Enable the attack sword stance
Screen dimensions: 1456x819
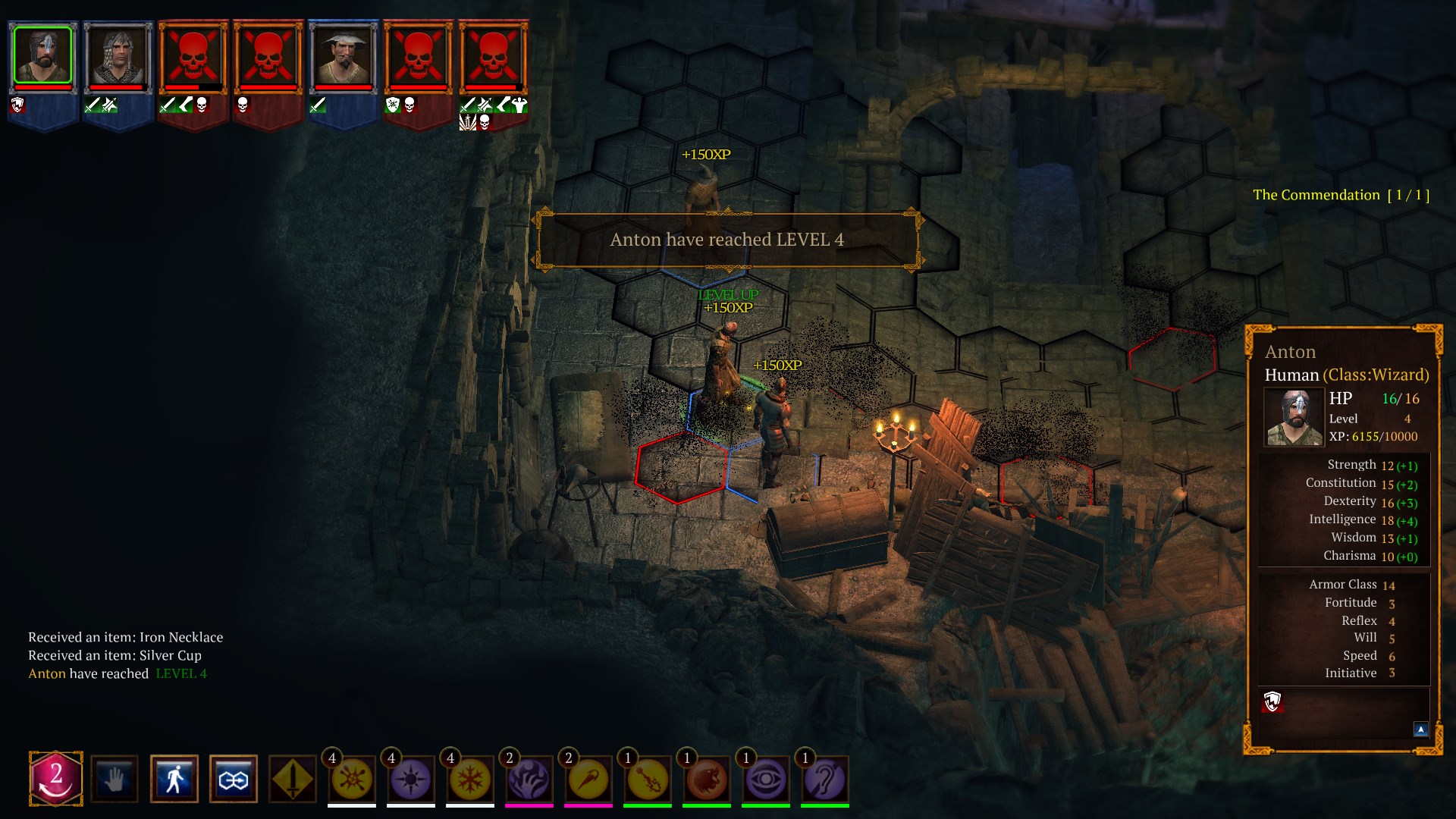coord(294,779)
